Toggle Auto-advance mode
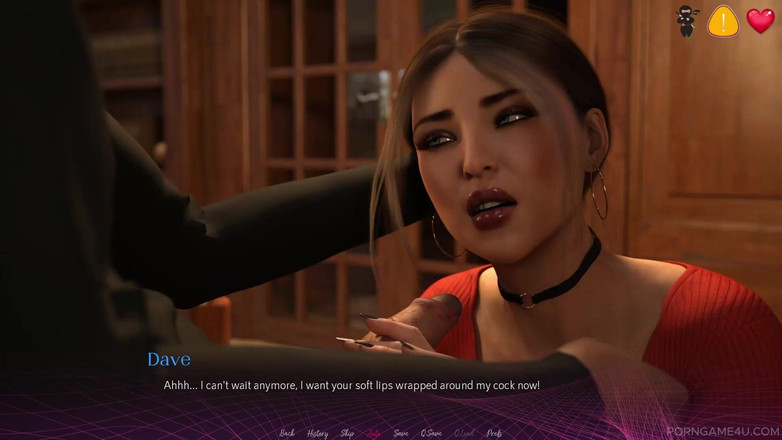This screenshot has width=782, height=440. pos(374,433)
